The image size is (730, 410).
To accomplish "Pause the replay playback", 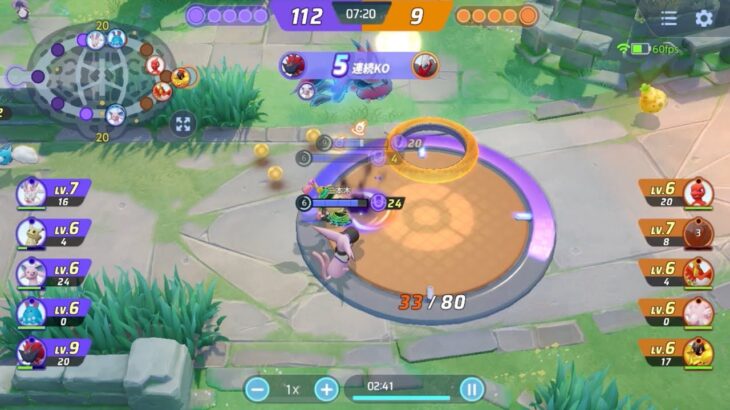I will click(x=471, y=389).
